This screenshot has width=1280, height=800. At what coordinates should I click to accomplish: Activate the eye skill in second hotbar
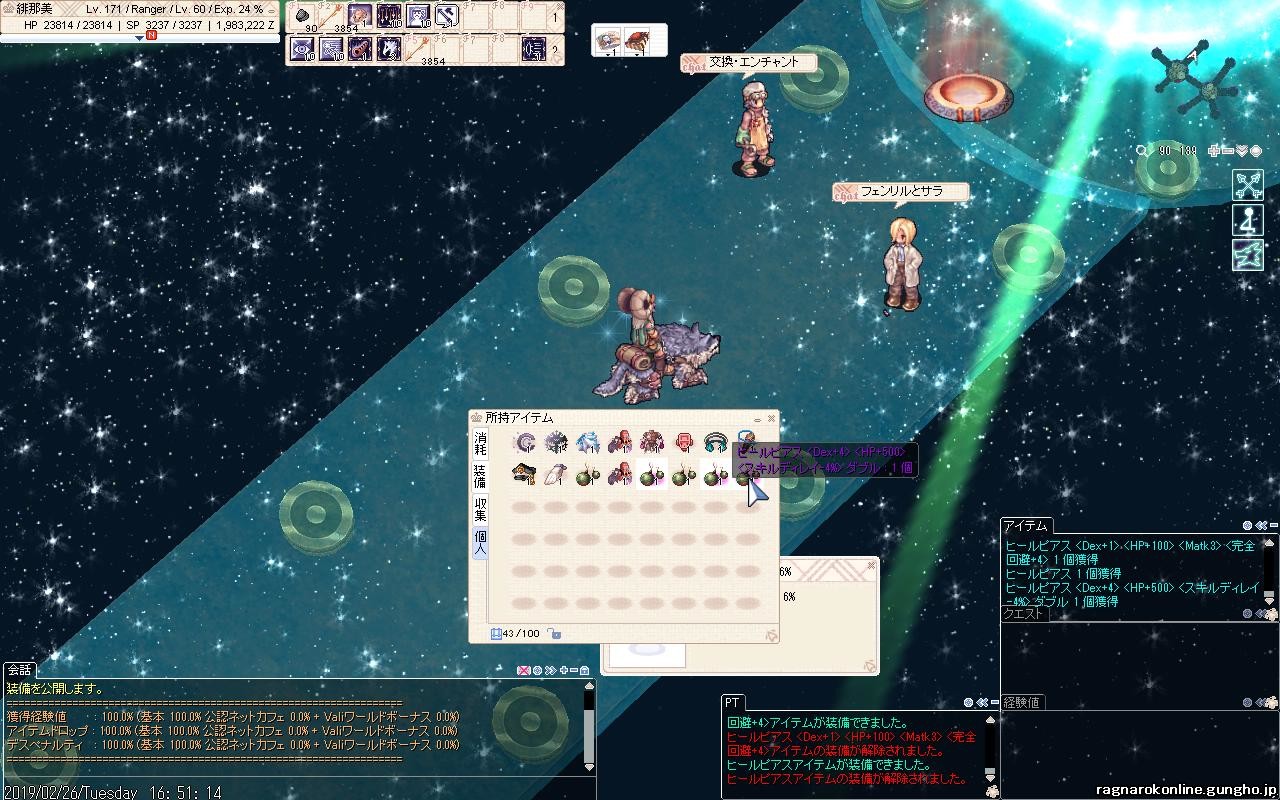[302, 48]
